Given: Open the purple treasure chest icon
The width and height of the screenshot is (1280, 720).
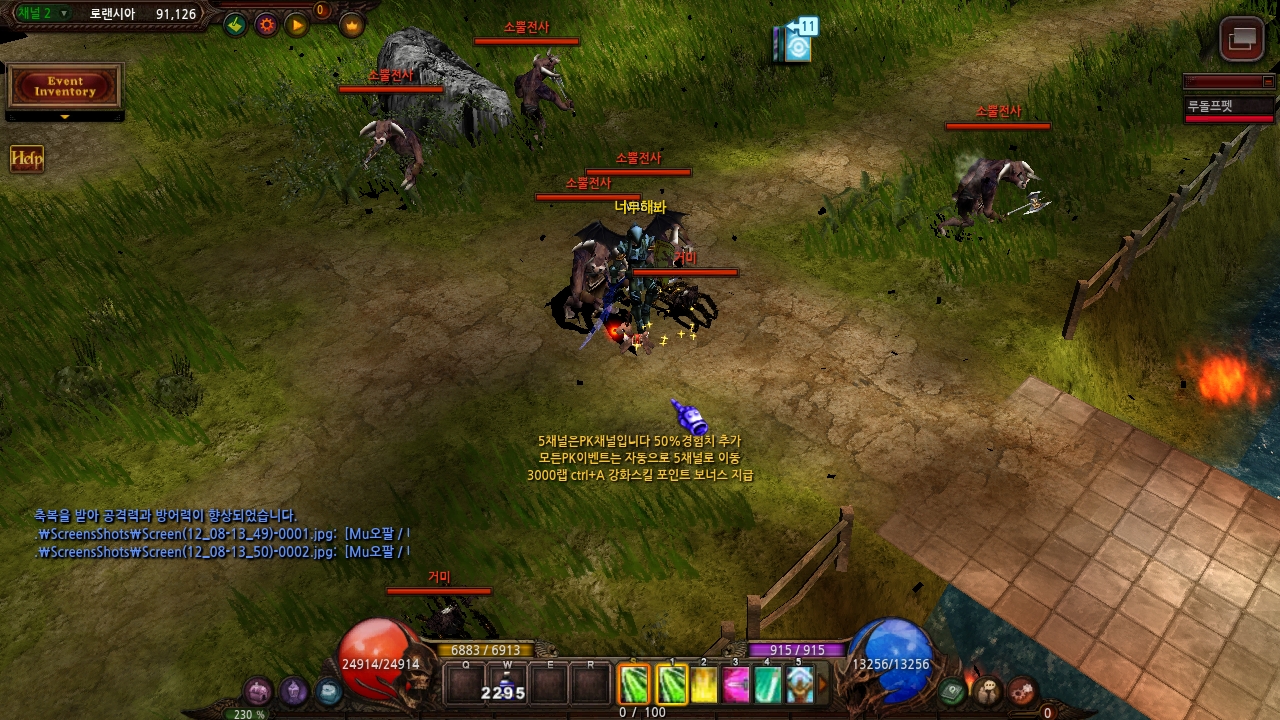Looking at the screenshot, I should tap(259, 691).
